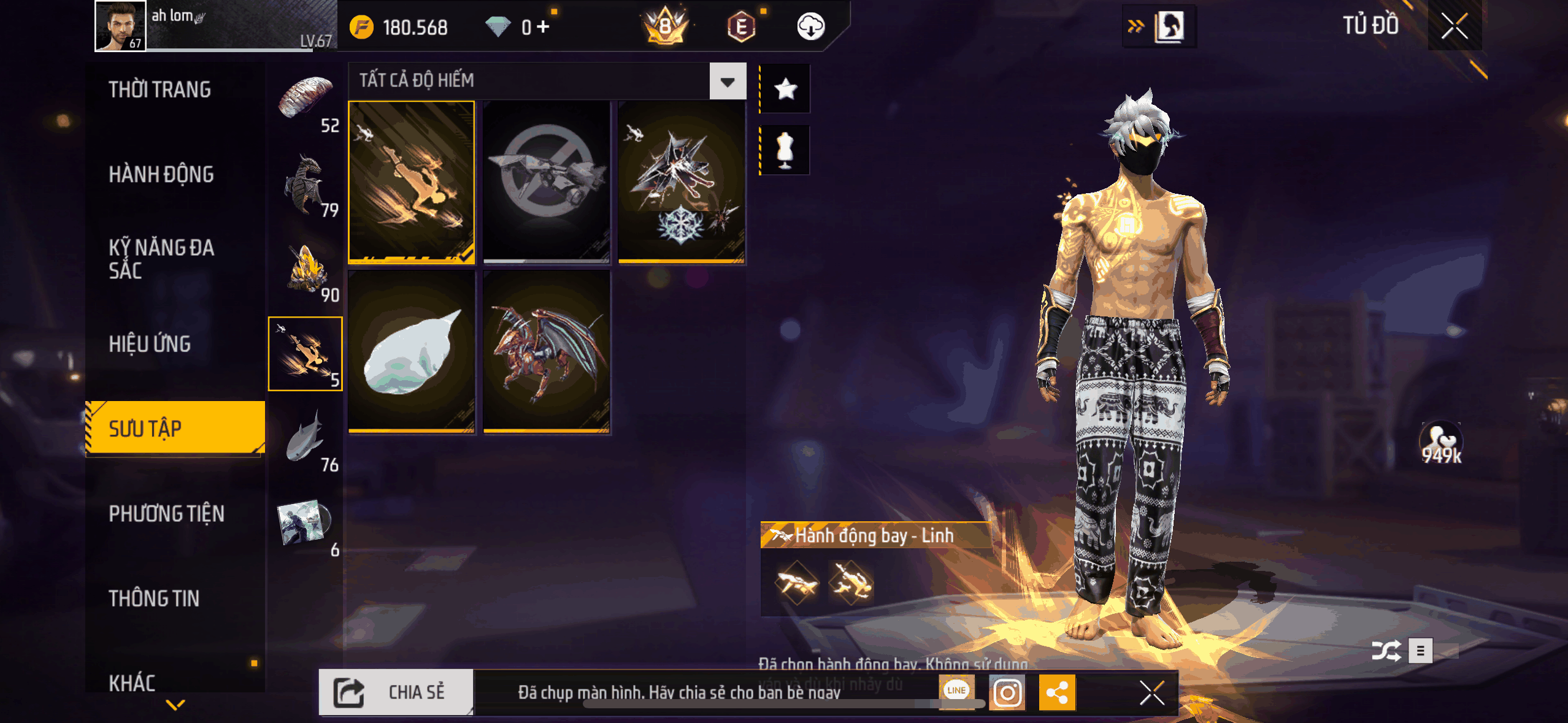
Task: Share the screenshot to Instagram
Action: [1007, 693]
